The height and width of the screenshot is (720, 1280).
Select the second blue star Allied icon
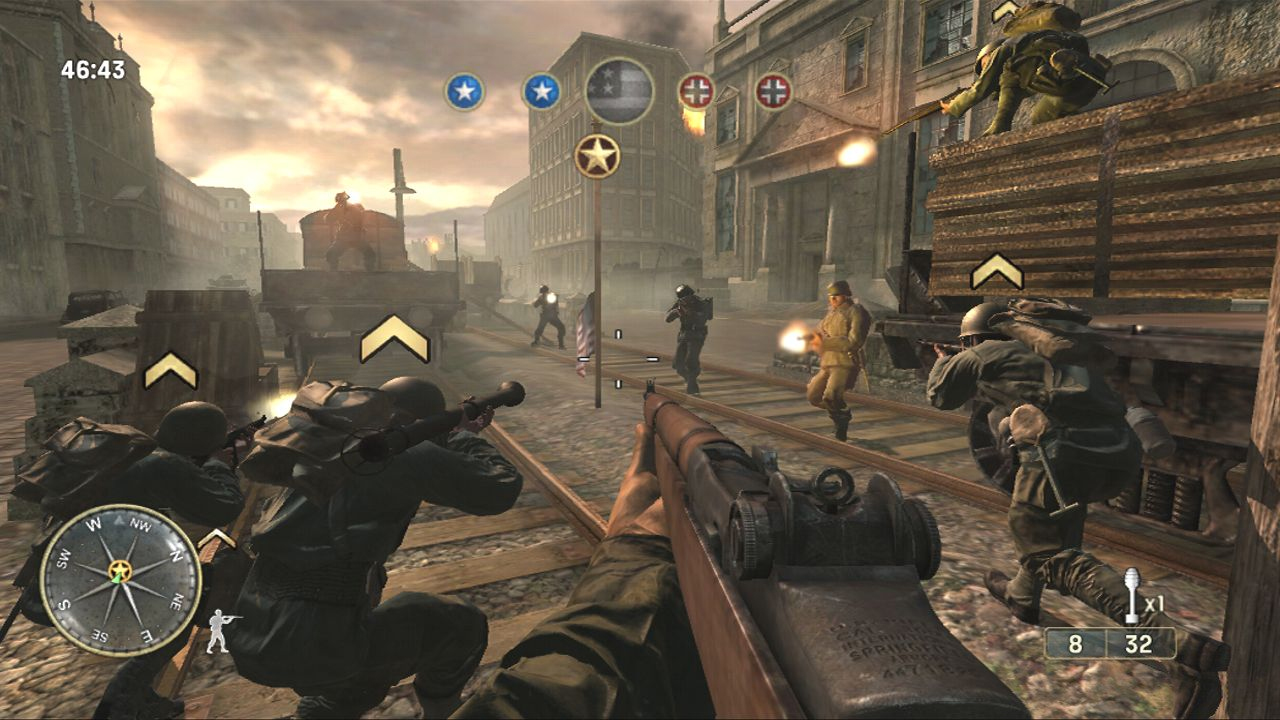pos(542,90)
